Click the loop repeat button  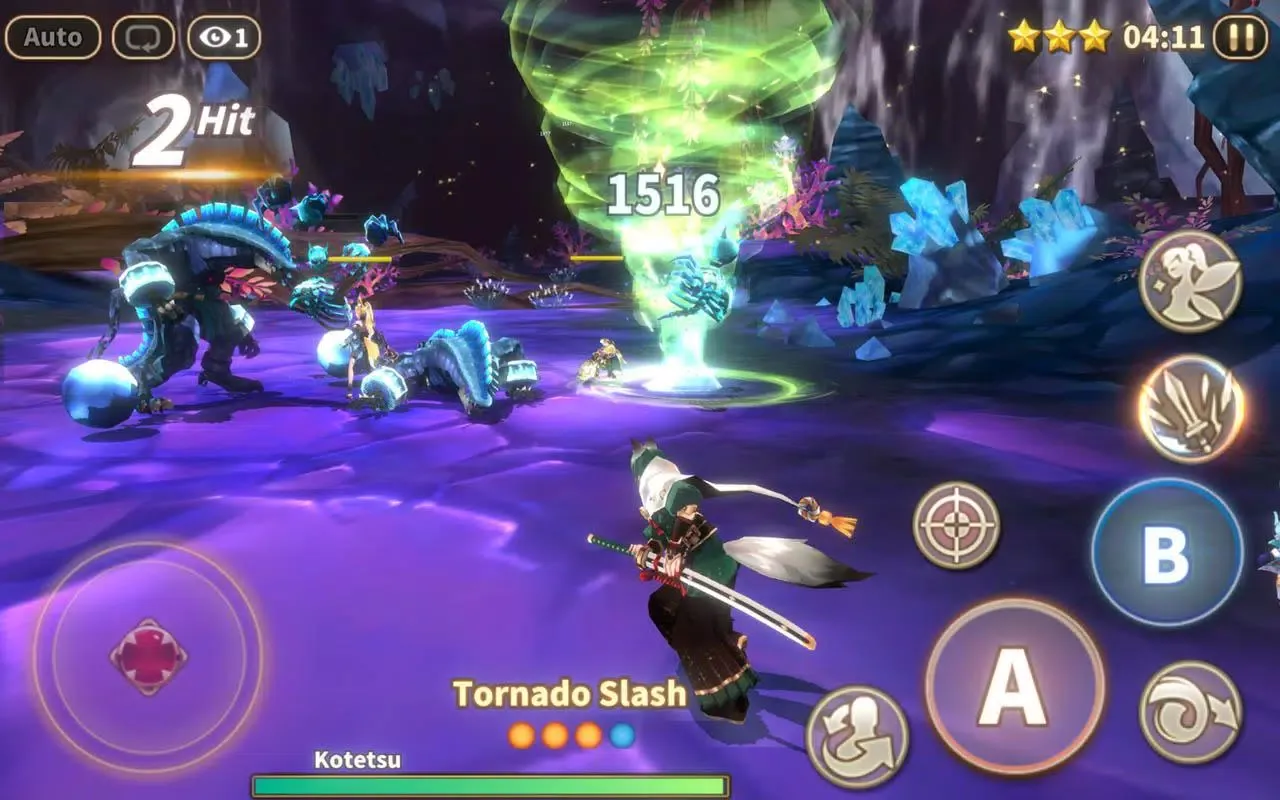click(143, 38)
